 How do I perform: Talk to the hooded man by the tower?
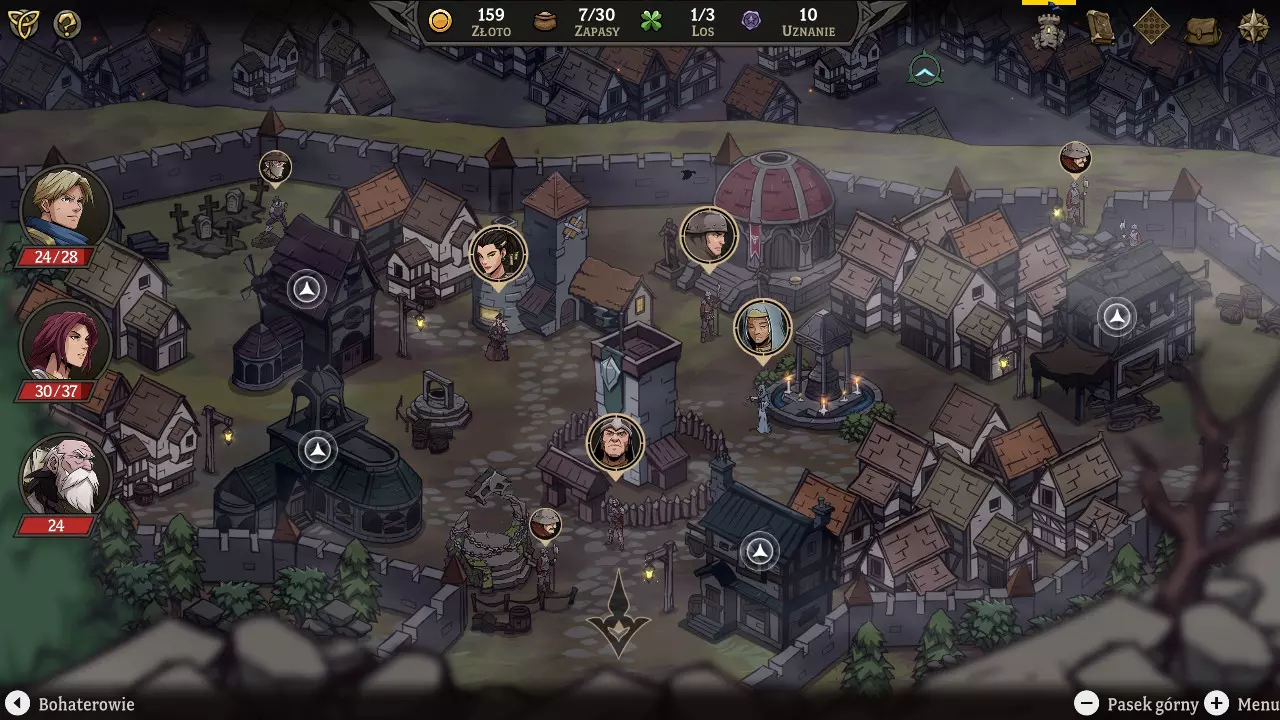(615, 443)
